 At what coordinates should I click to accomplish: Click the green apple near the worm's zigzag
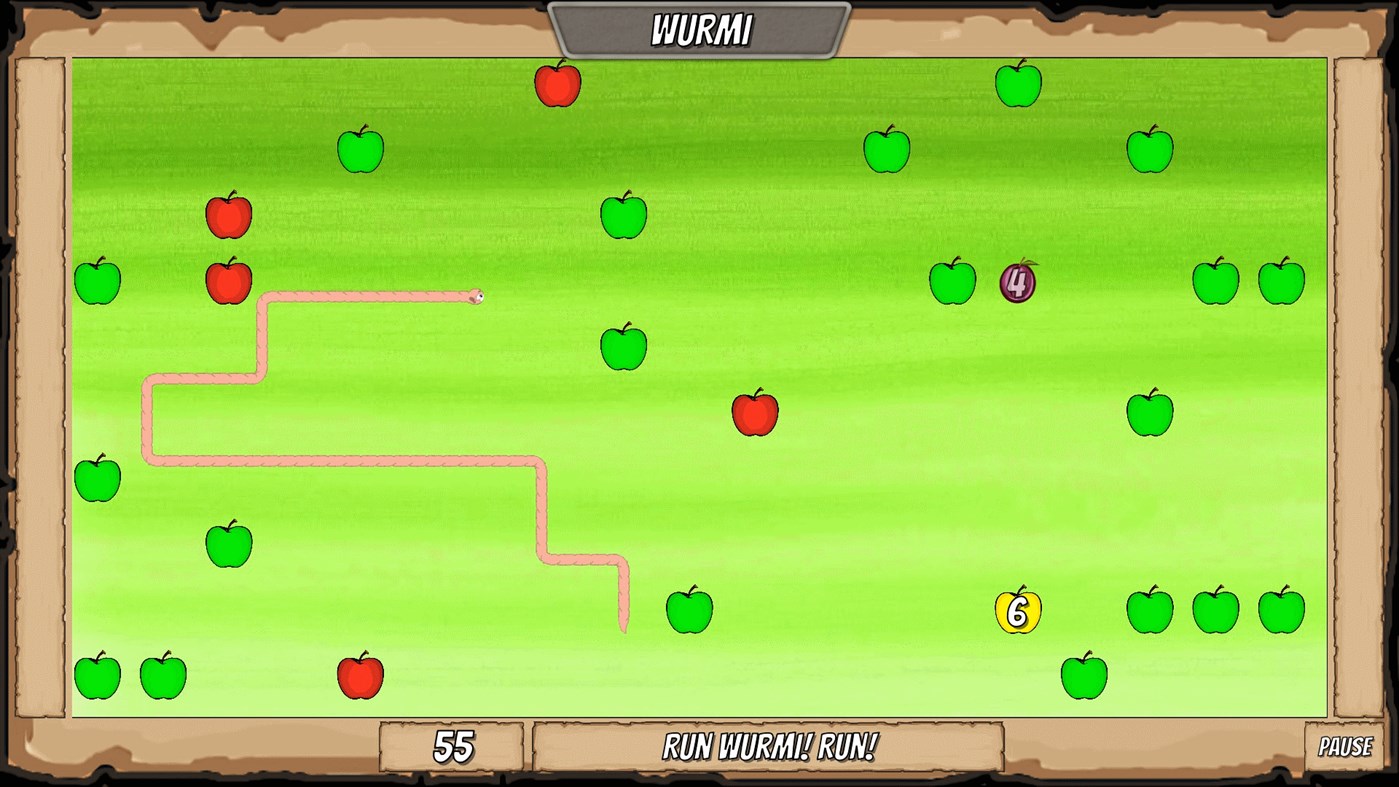coord(690,611)
